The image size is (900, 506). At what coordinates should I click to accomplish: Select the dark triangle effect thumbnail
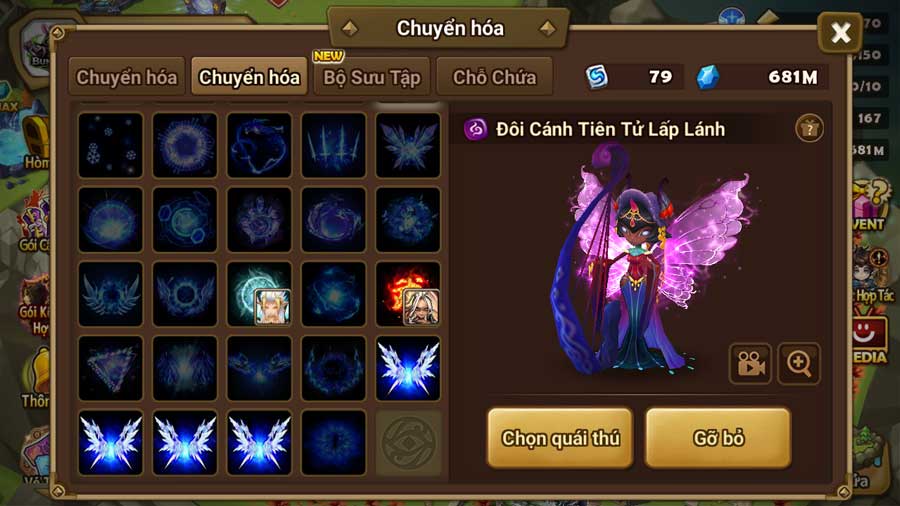110,368
